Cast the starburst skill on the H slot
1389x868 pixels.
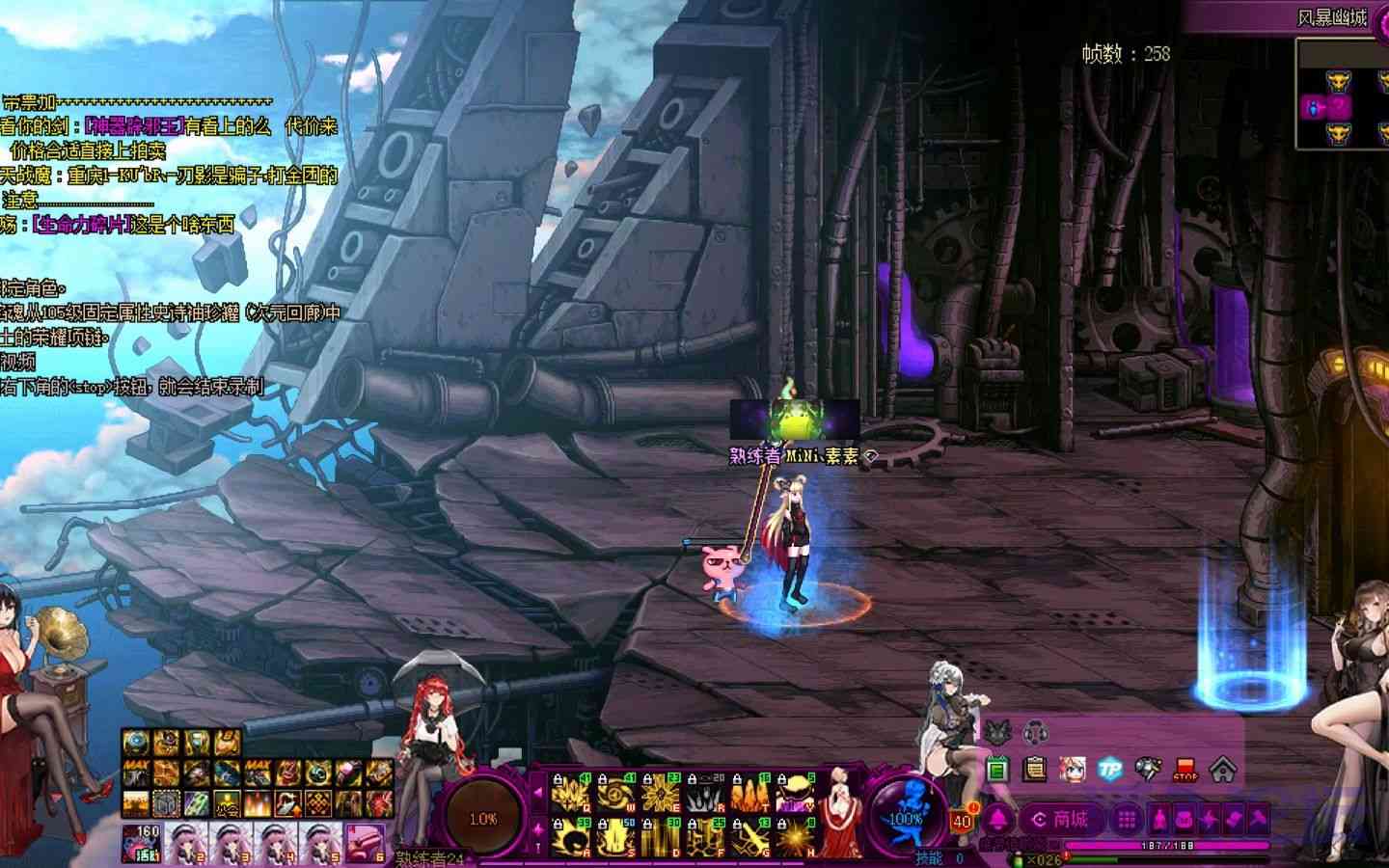click(x=796, y=837)
